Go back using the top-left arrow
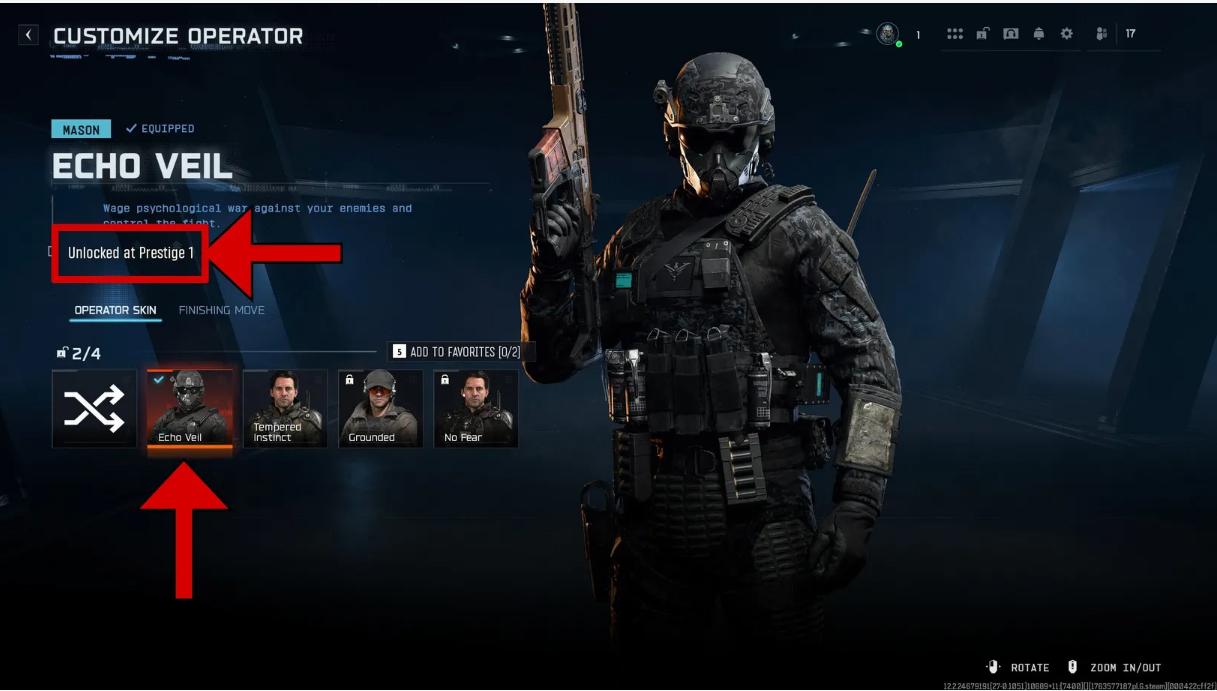This screenshot has height=691, width=1217. coord(29,35)
